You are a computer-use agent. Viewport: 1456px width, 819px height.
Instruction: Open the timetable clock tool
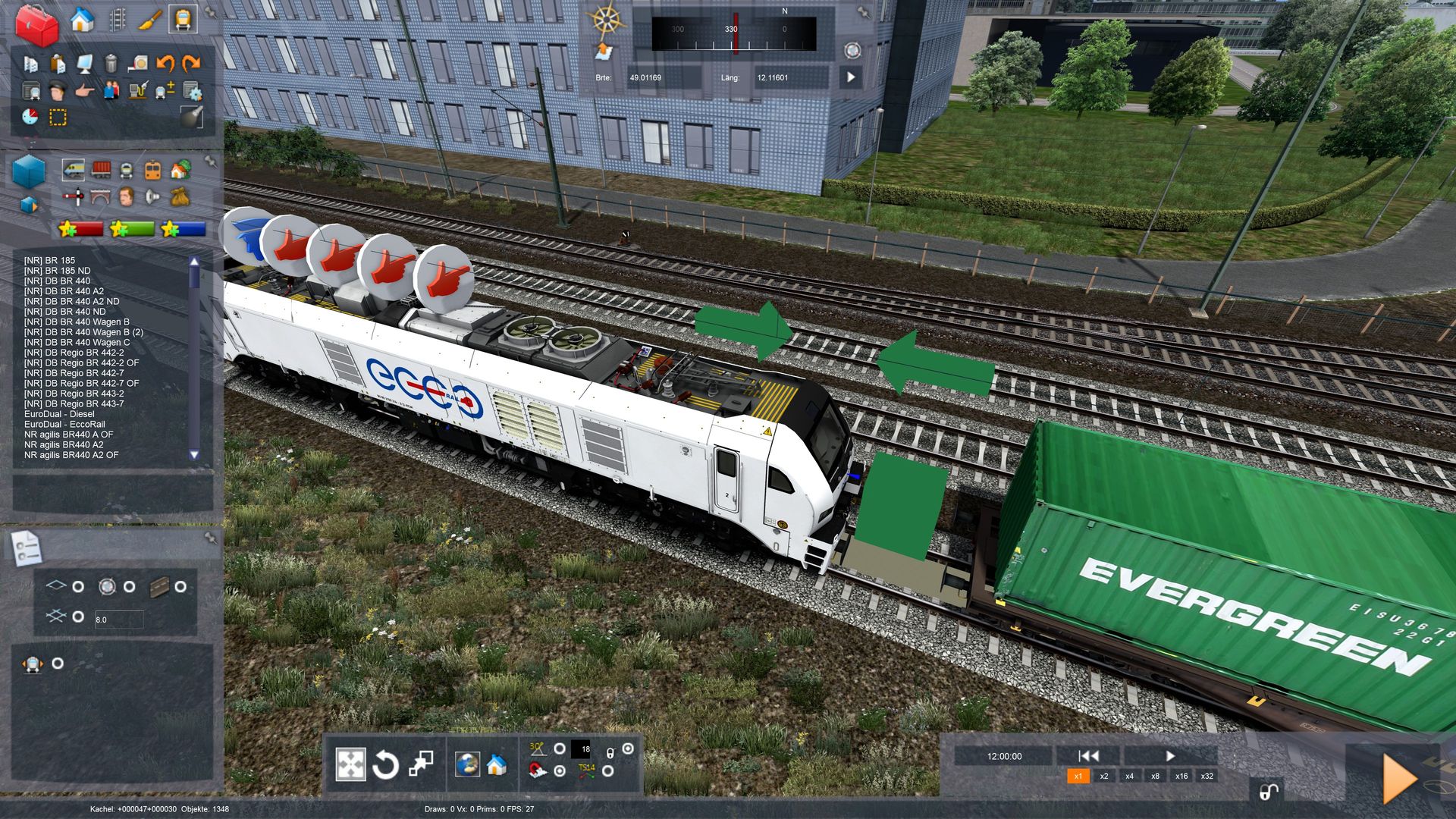click(30, 117)
